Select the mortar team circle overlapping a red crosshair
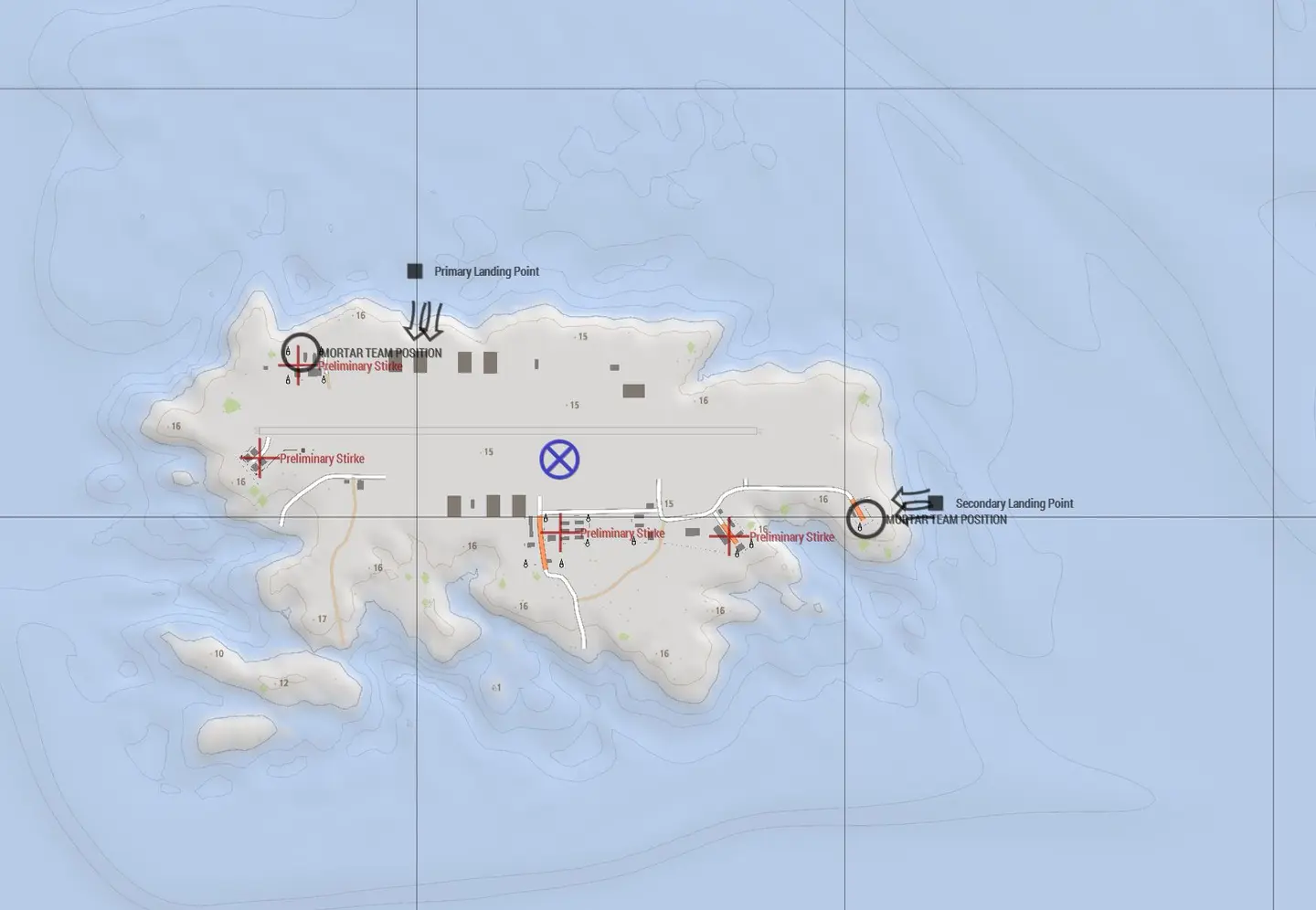 [x=301, y=353]
